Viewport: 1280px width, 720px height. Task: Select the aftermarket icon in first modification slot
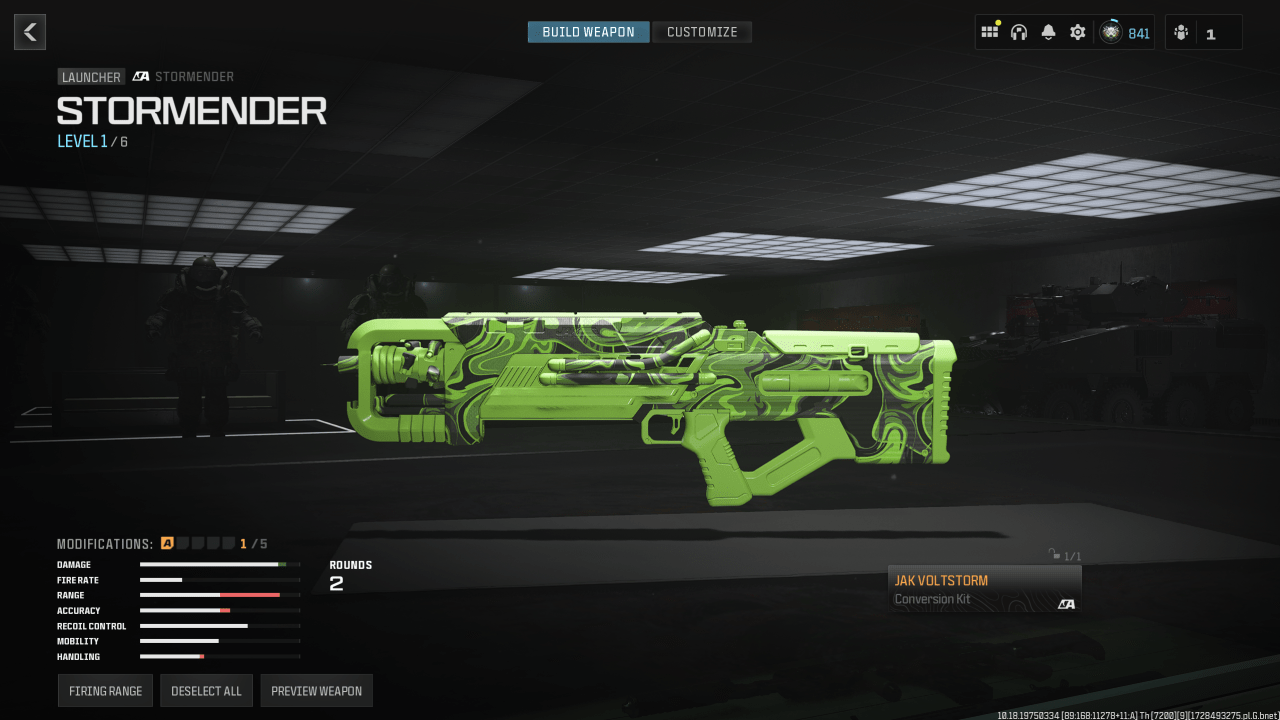tap(166, 543)
